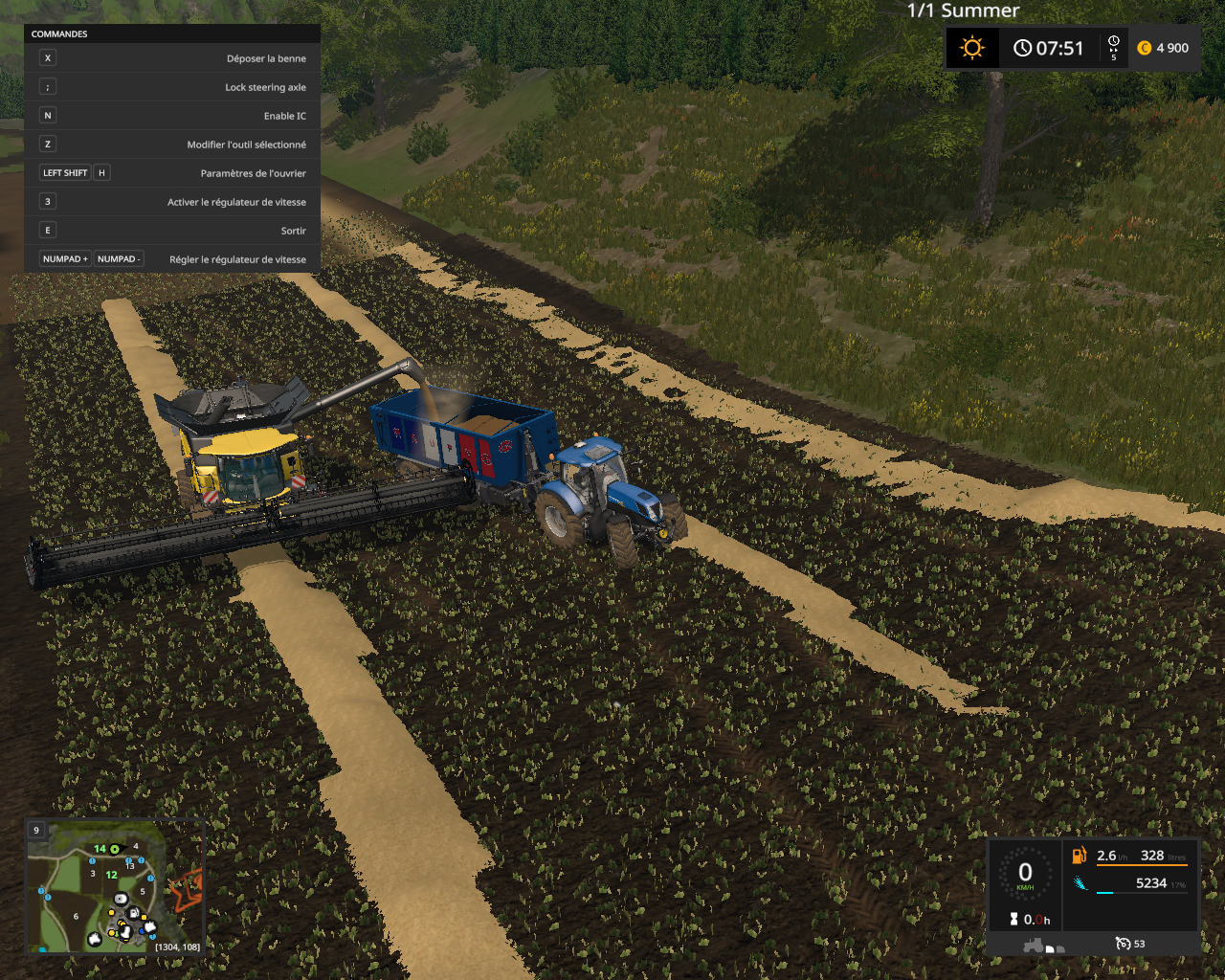Select the time scale fast-forward icon
Viewport: 1225px width, 980px height.
pyautogui.click(x=1113, y=48)
